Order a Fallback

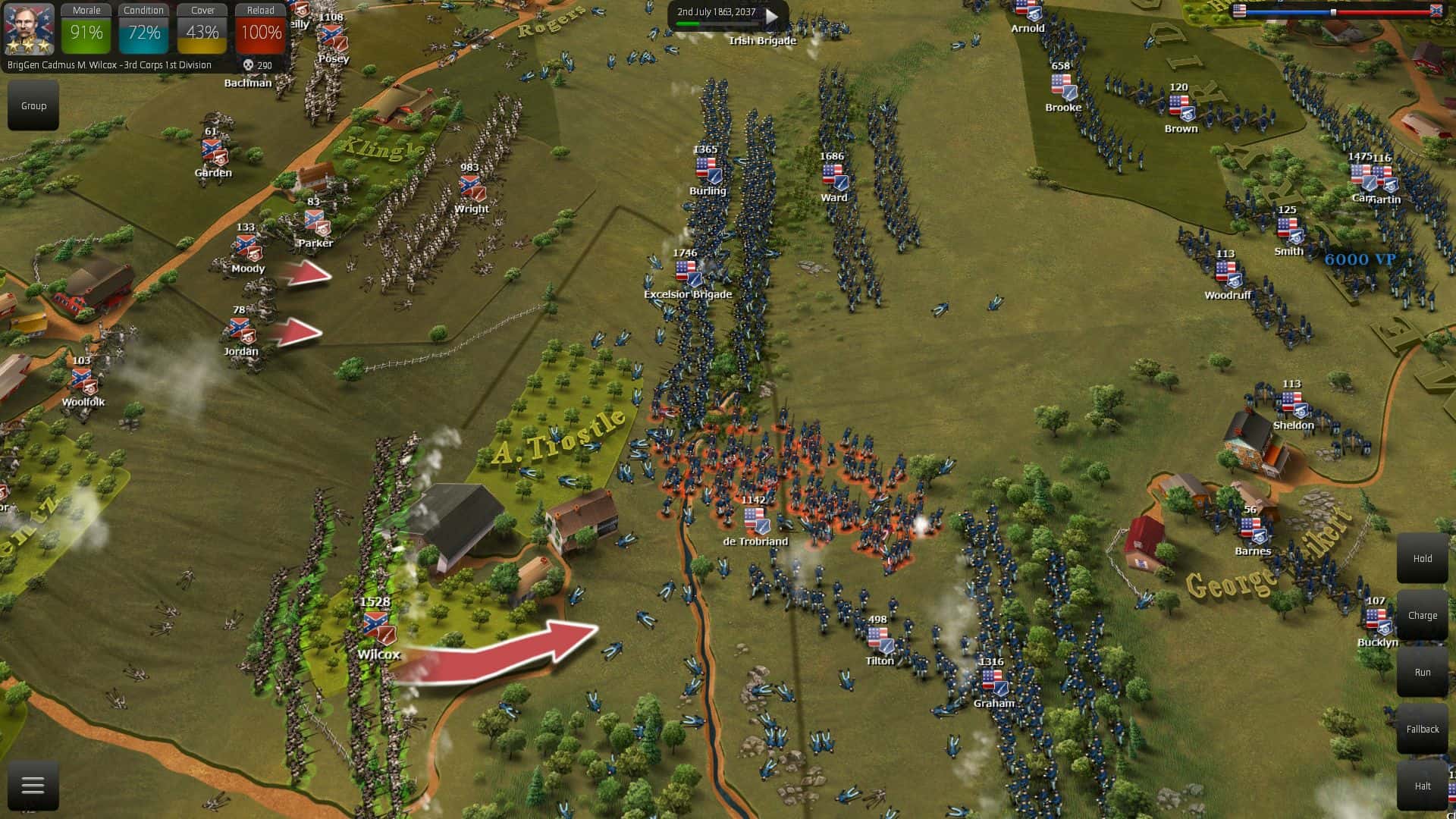tap(1422, 730)
